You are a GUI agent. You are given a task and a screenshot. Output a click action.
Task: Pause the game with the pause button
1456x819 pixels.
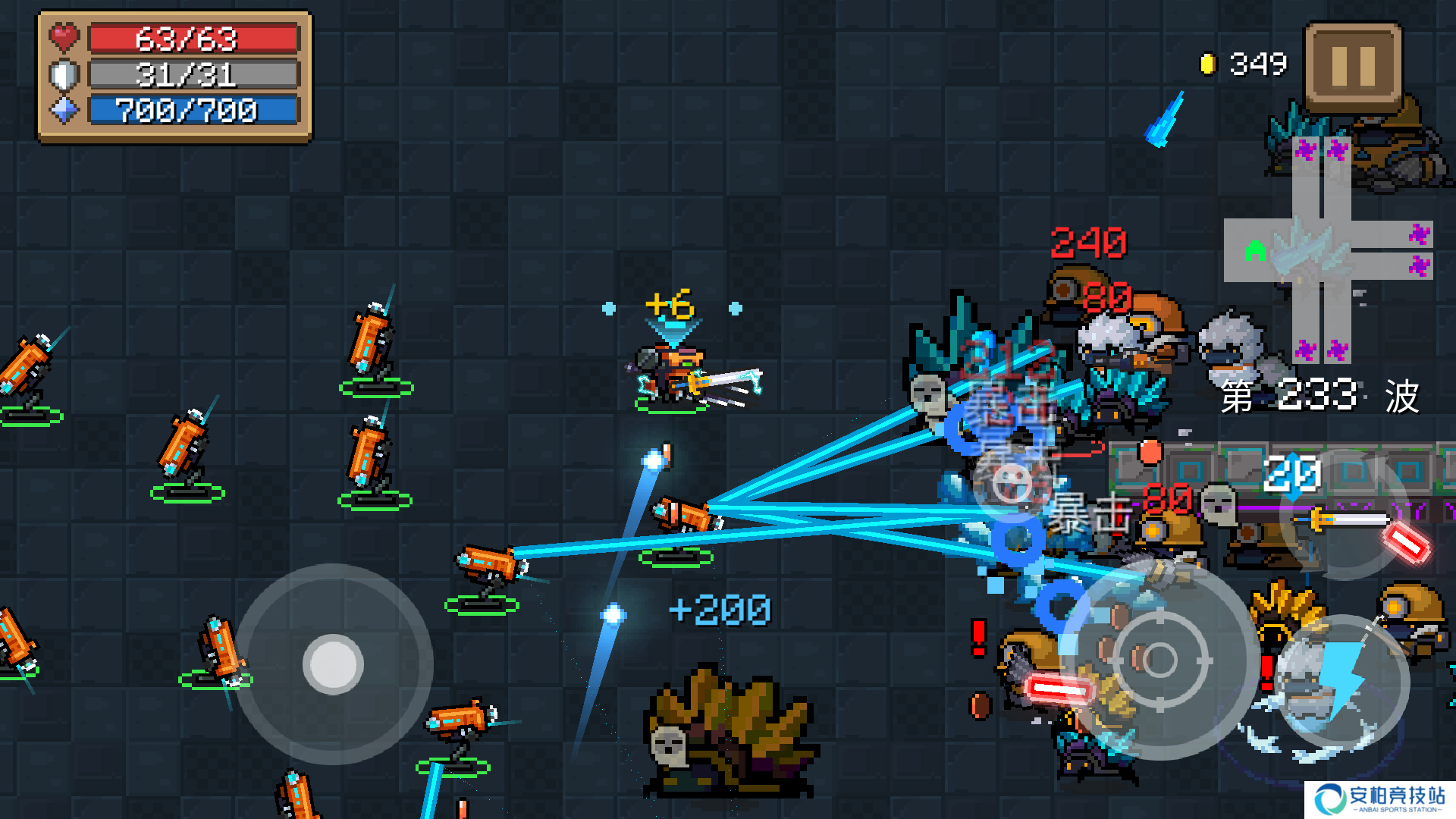(x=1353, y=67)
